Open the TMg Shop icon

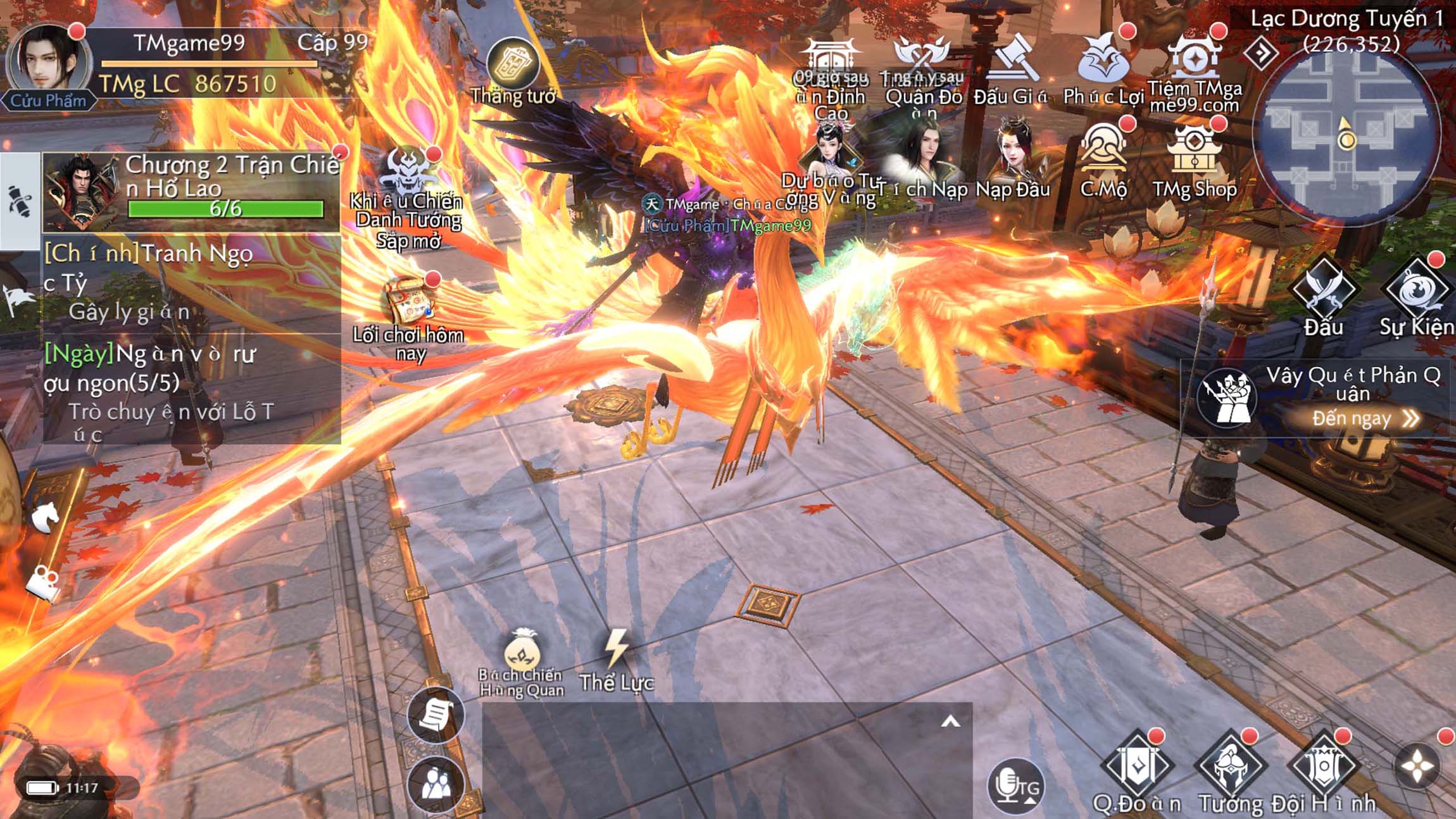[1194, 154]
